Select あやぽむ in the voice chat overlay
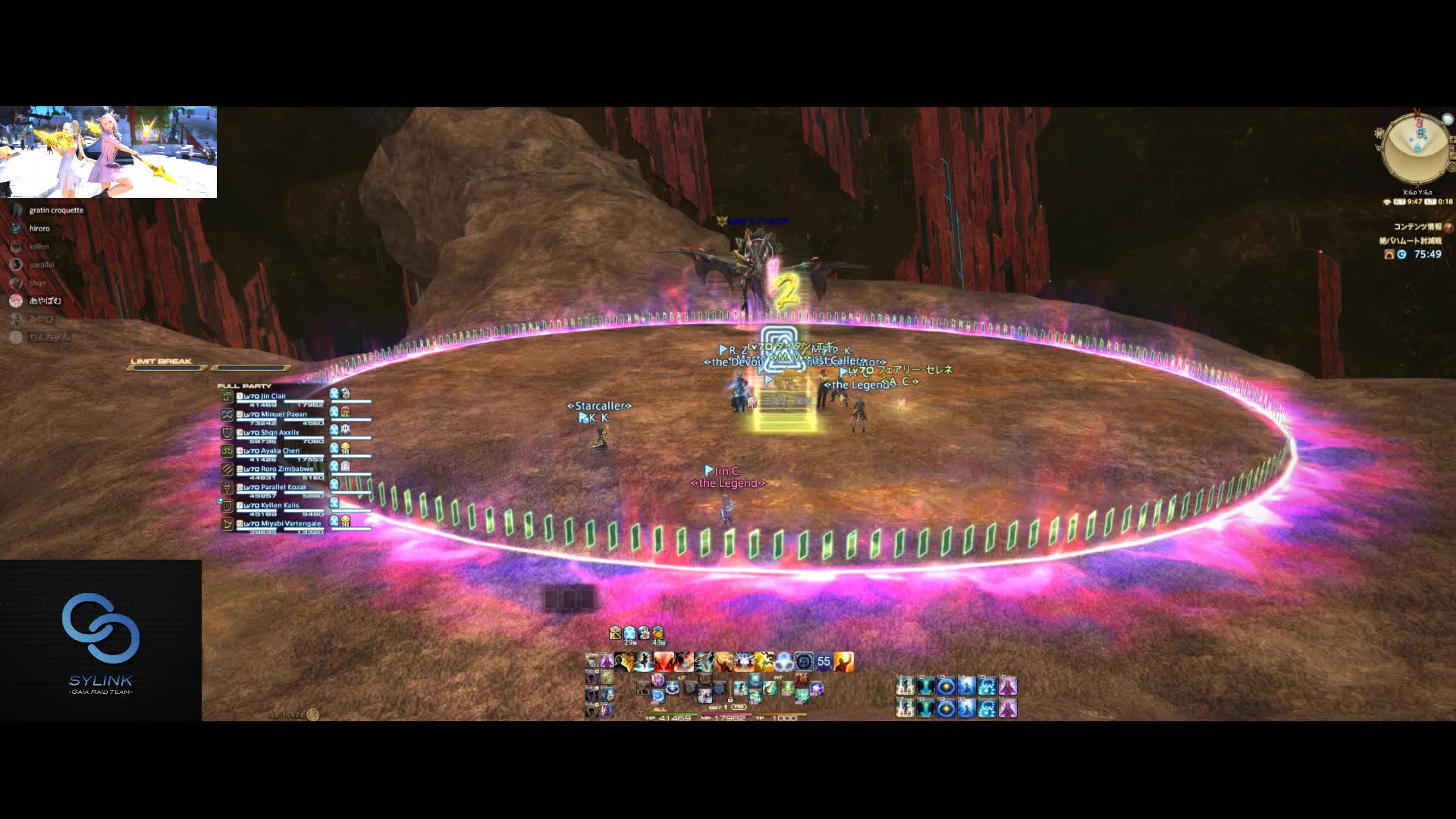Image resolution: width=1456 pixels, height=819 pixels. point(44,301)
